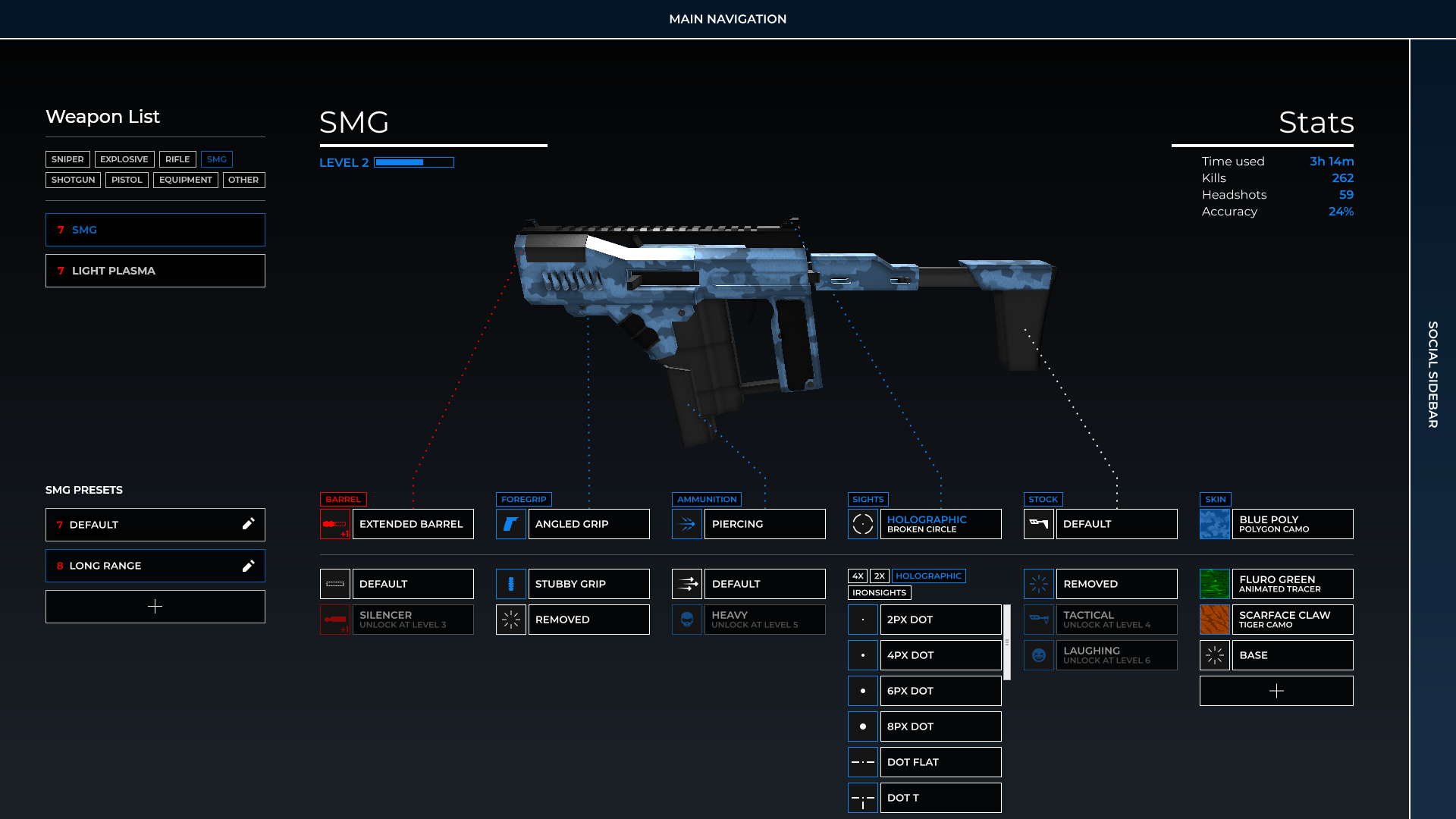Viewport: 1456px width, 819px height.
Task: Choose the Light Plasma weapon
Action: click(155, 271)
